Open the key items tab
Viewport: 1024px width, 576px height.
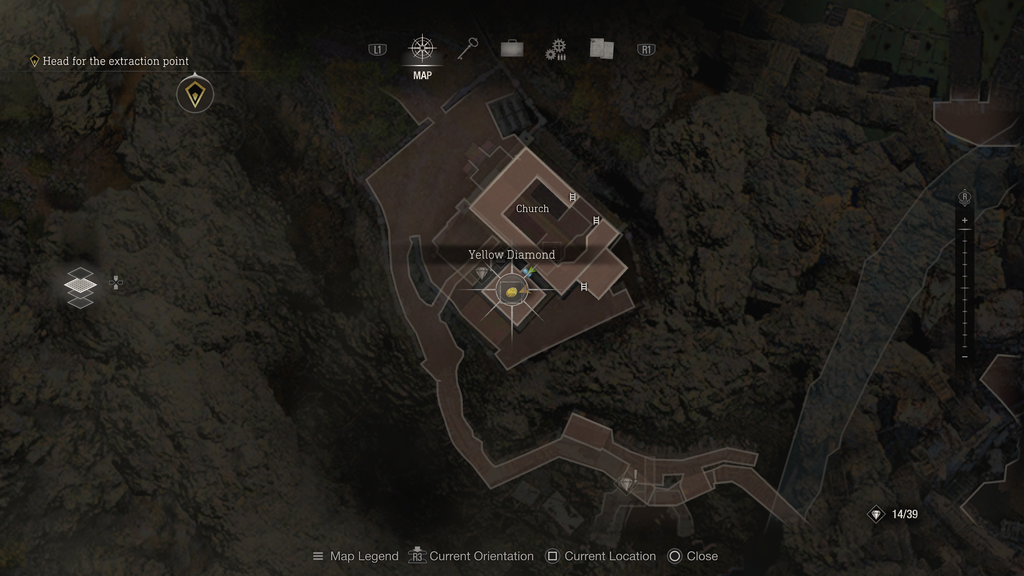[468, 49]
